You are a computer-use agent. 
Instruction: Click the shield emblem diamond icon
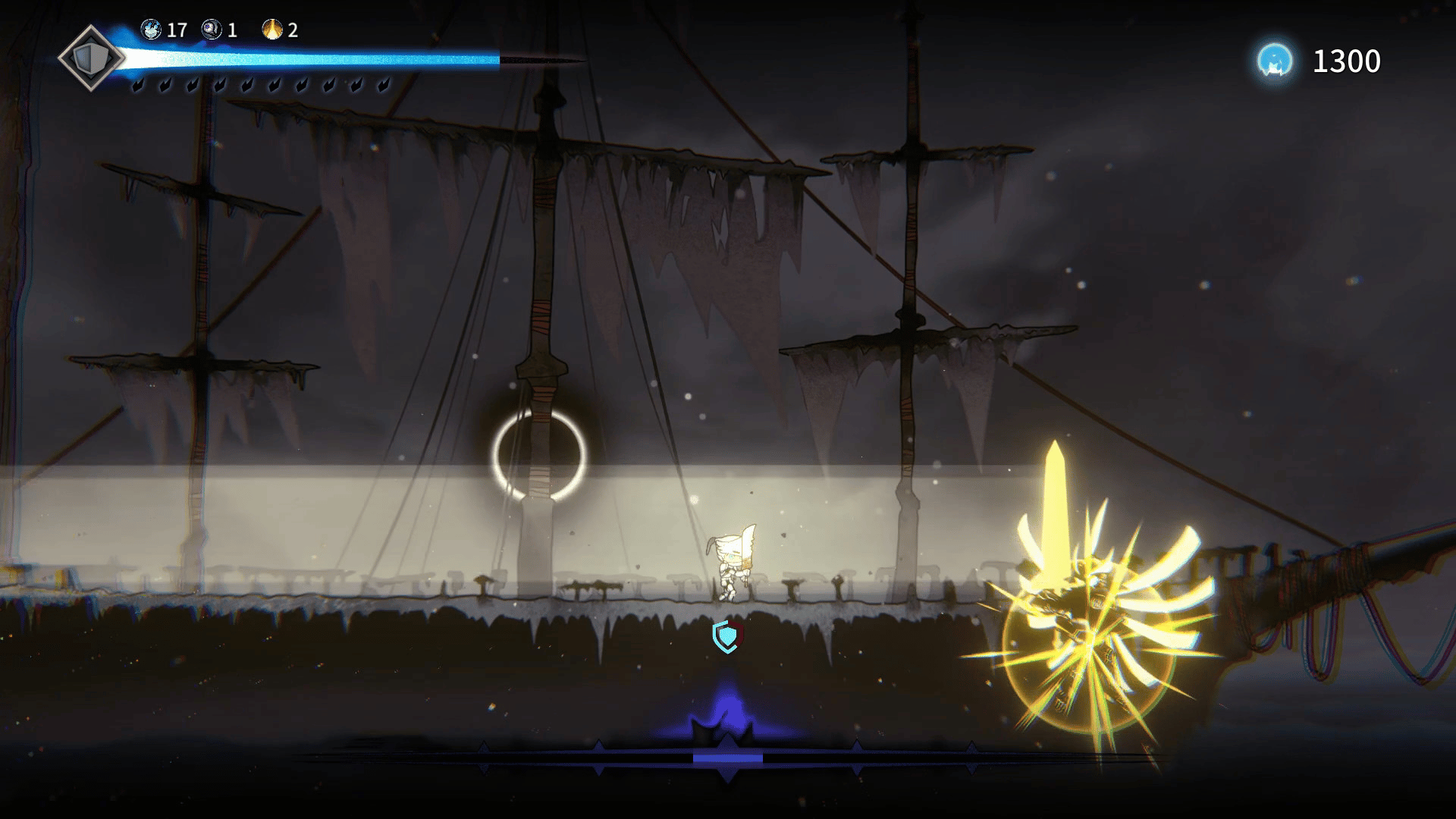coord(91,58)
